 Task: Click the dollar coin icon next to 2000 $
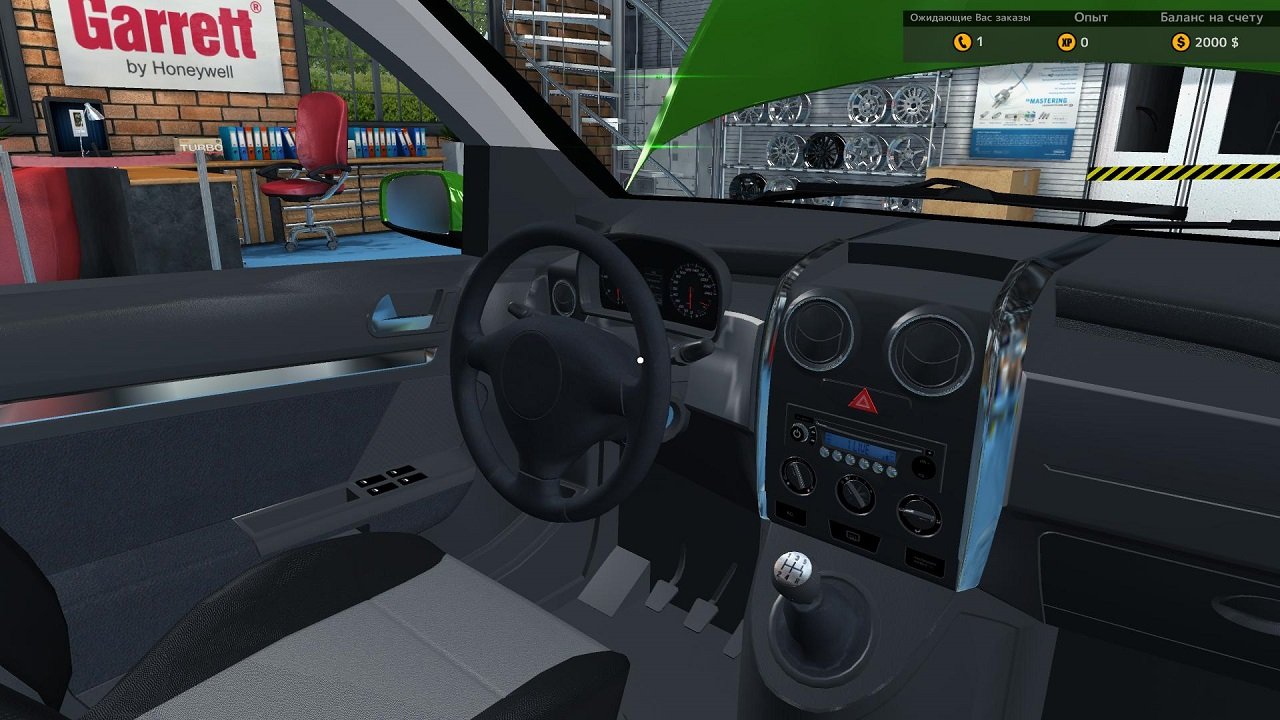(1180, 42)
